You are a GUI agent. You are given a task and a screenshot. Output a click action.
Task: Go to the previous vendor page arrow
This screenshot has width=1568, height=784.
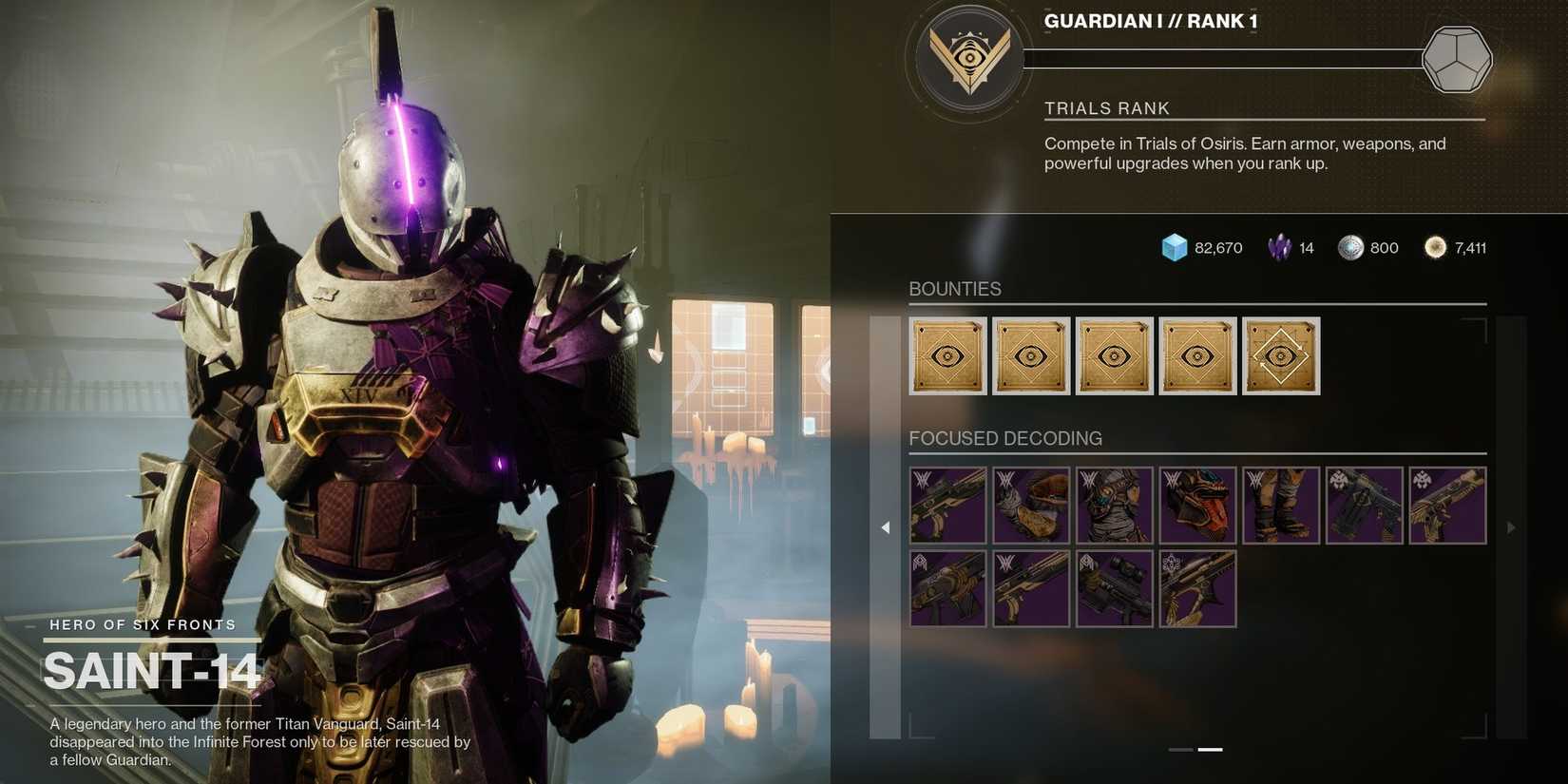point(885,527)
